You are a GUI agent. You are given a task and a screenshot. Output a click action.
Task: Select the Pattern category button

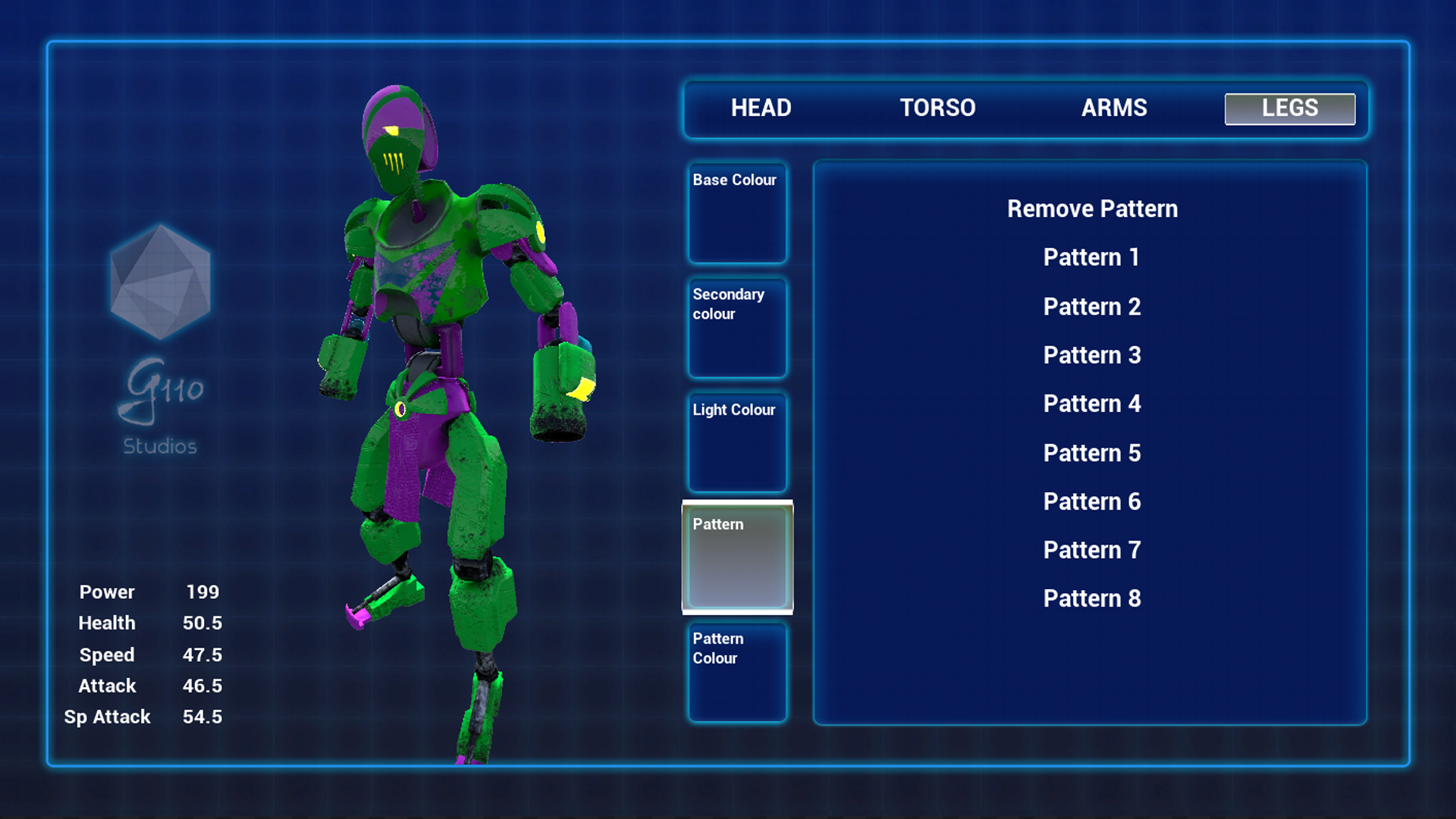737,556
